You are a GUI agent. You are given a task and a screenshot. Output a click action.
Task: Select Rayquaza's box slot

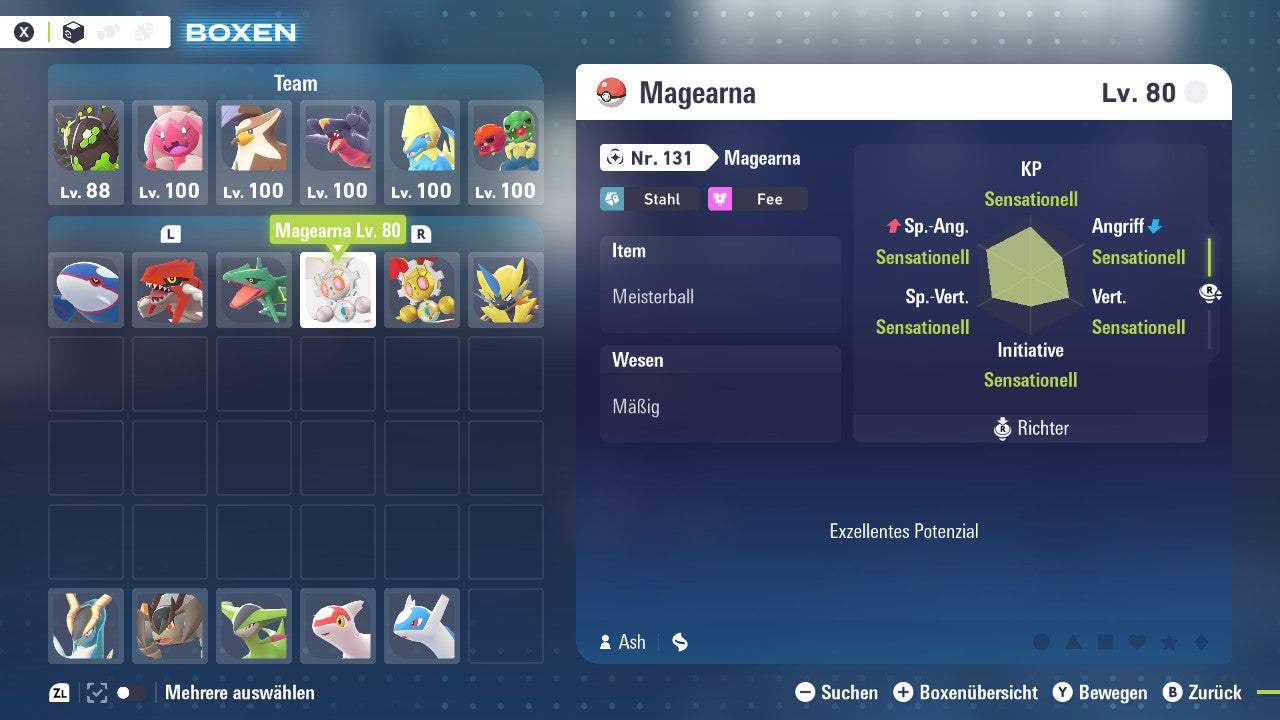[x=254, y=290]
